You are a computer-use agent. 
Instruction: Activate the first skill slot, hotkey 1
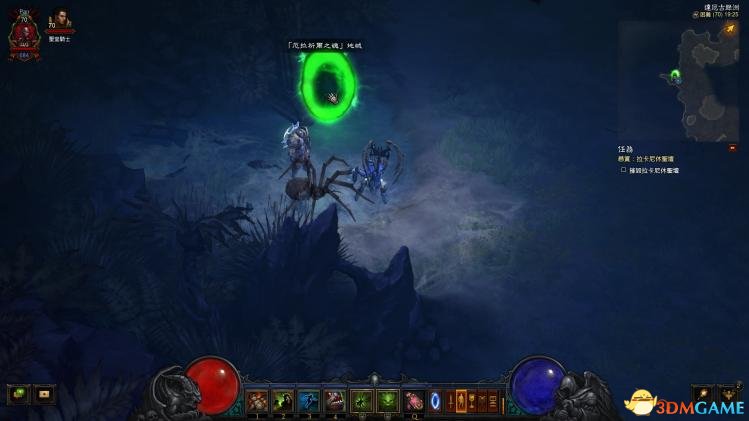pos(258,400)
